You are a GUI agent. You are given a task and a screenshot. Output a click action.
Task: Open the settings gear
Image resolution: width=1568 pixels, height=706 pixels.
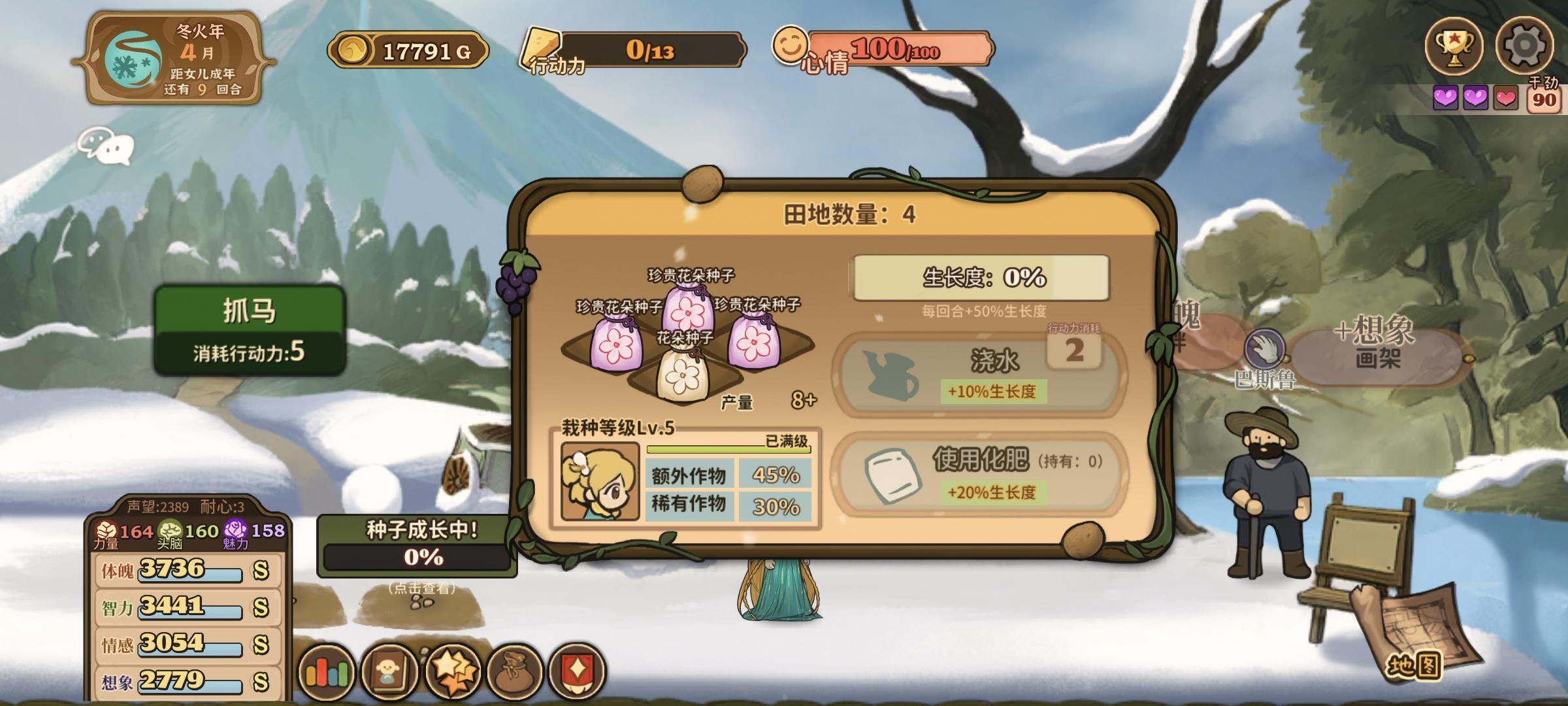(x=1526, y=46)
